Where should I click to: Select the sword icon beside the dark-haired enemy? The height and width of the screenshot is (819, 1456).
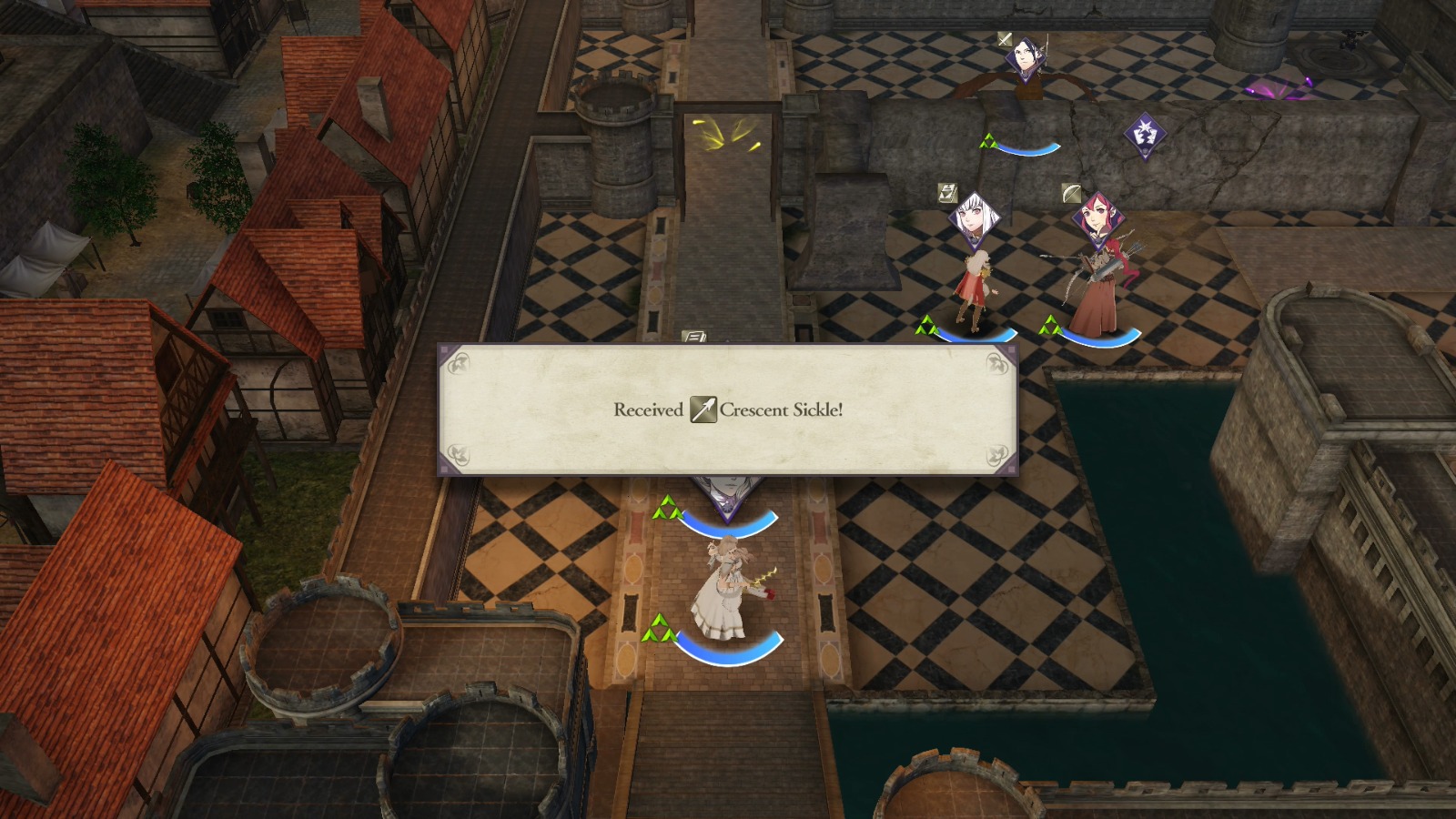(x=1005, y=40)
